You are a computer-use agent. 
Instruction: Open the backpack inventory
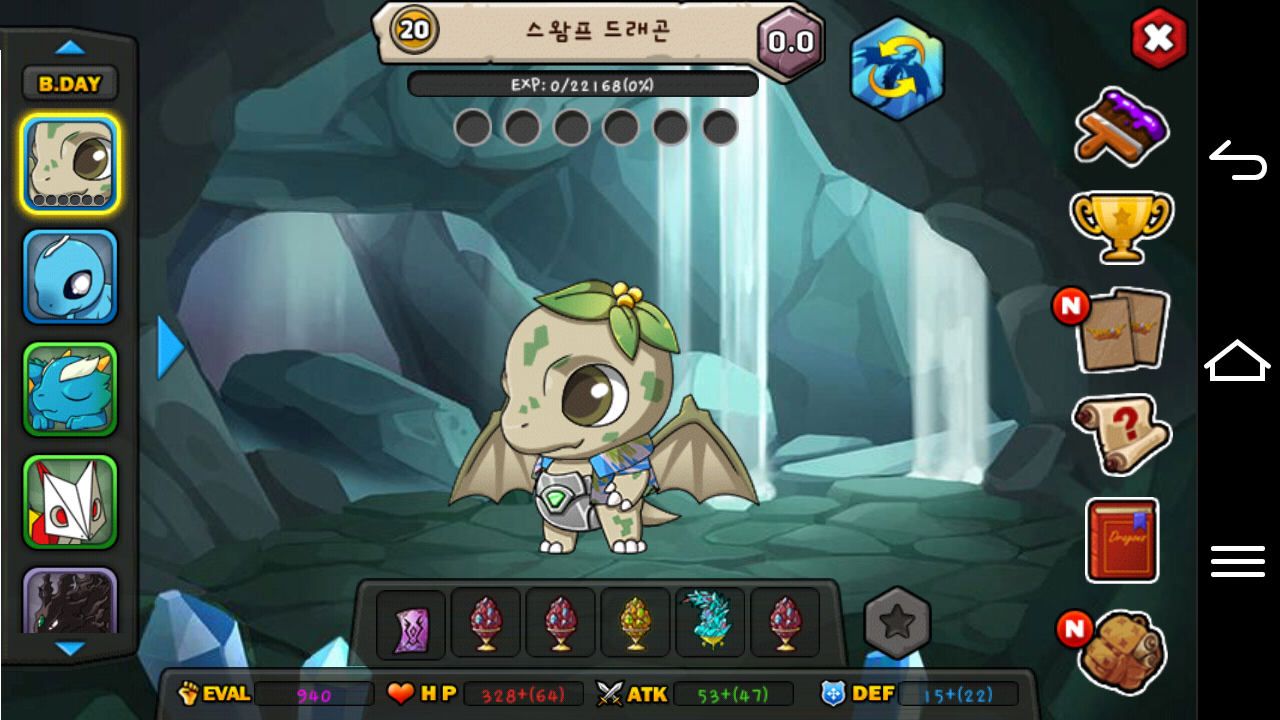point(1122,651)
